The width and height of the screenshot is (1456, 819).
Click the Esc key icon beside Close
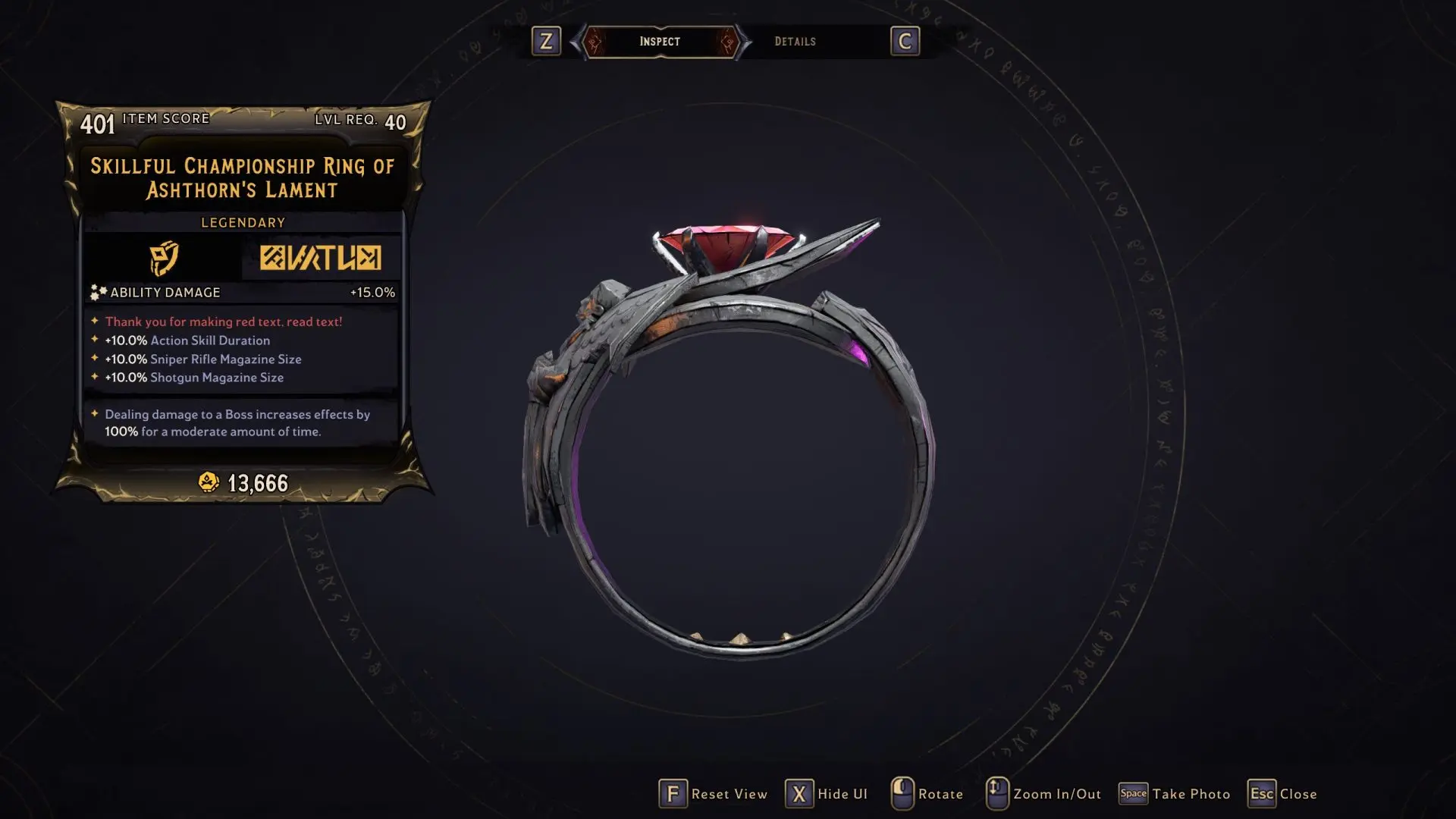coord(1262,793)
